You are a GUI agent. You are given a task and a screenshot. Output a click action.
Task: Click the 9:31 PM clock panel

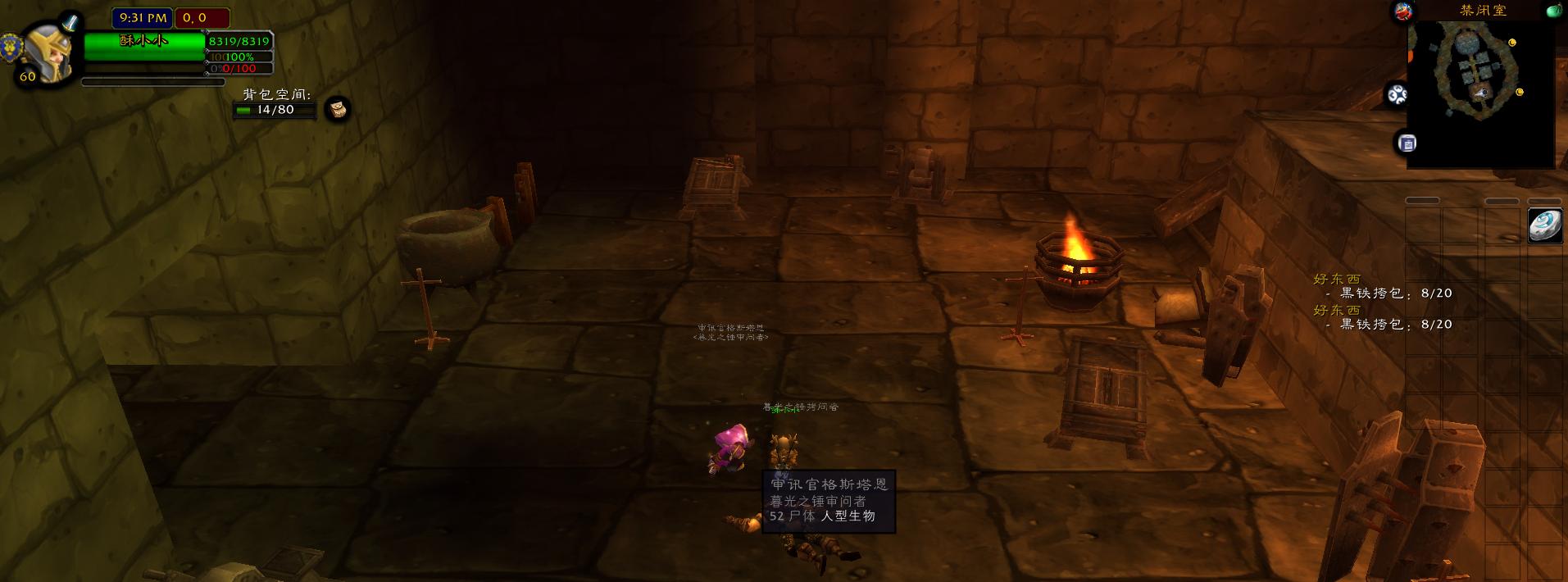143,17
